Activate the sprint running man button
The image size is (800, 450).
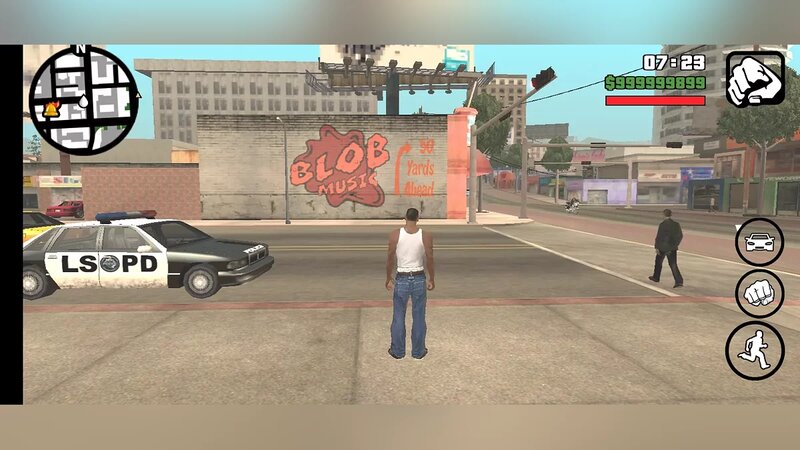click(755, 350)
